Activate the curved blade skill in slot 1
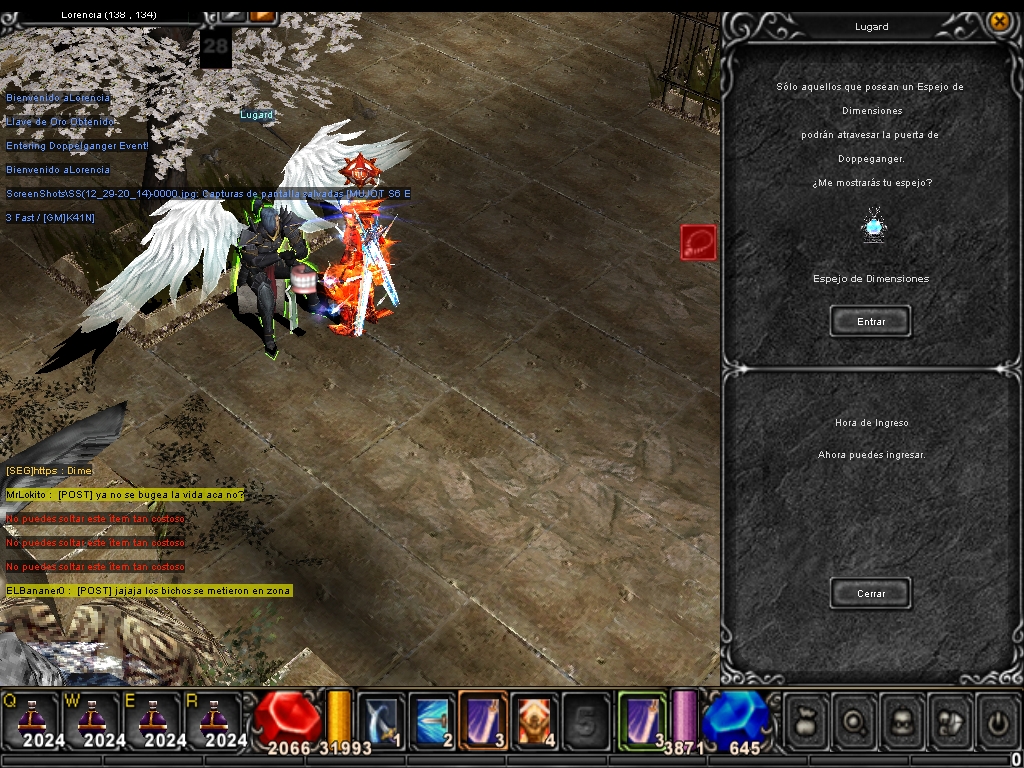The width and height of the screenshot is (1024, 768). tap(381, 720)
